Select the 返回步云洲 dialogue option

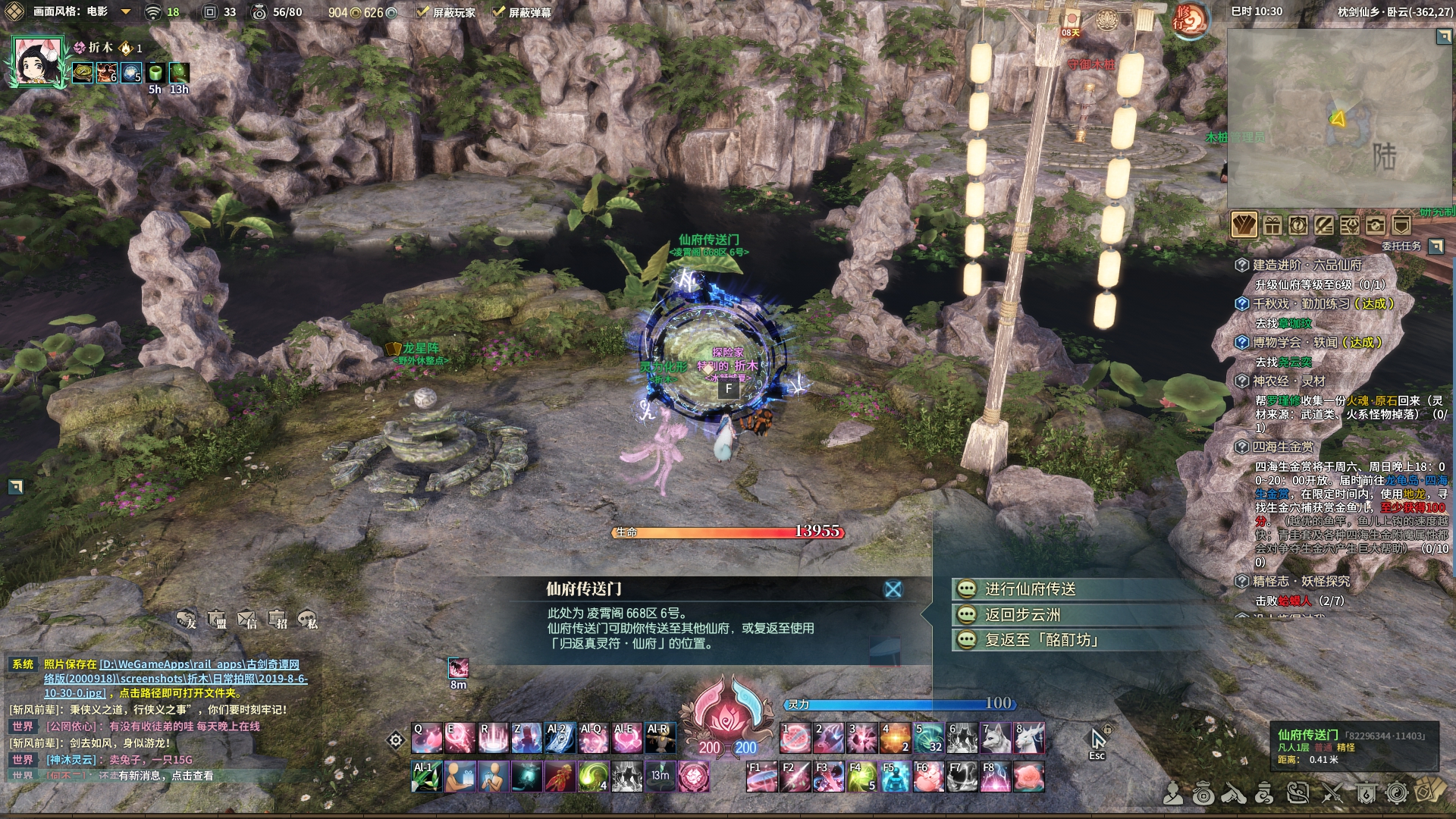click(x=1022, y=615)
